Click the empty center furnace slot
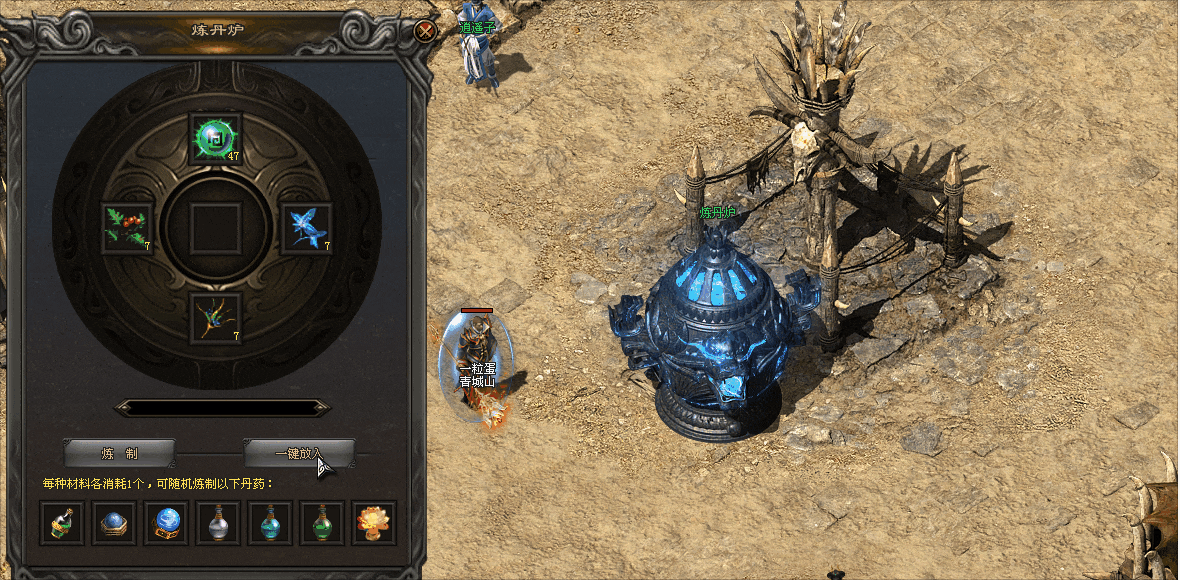Screen dimensions: 1180x580 coord(215,228)
